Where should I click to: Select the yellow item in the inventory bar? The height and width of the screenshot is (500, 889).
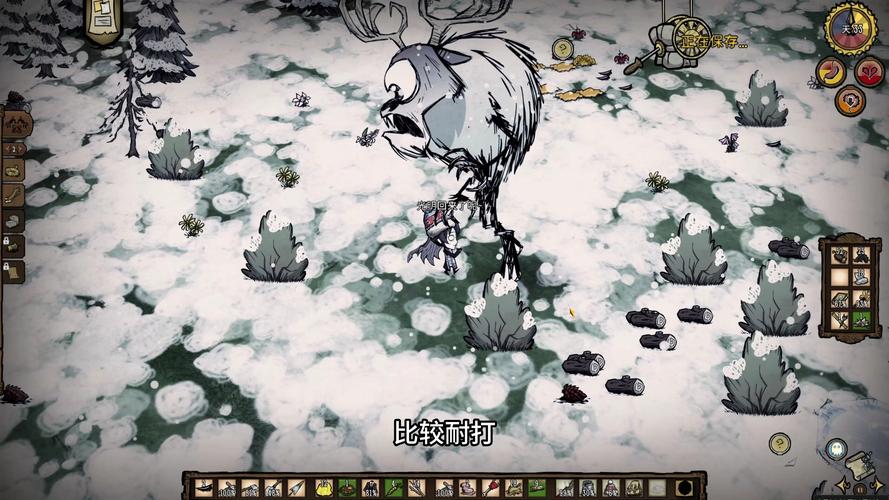[324, 487]
